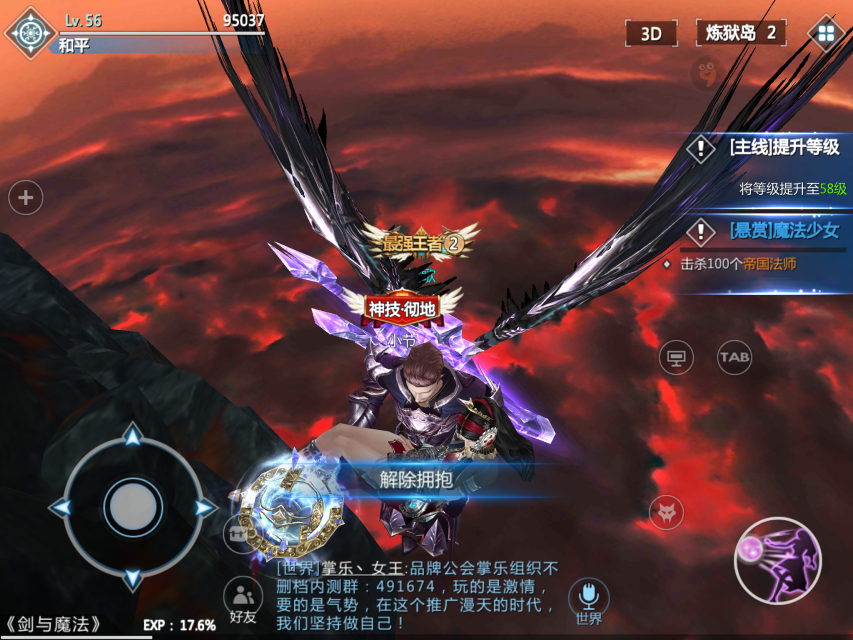Activate the TAB target switch button
Image resolution: width=853 pixels, height=640 pixels.
pyautogui.click(x=734, y=356)
